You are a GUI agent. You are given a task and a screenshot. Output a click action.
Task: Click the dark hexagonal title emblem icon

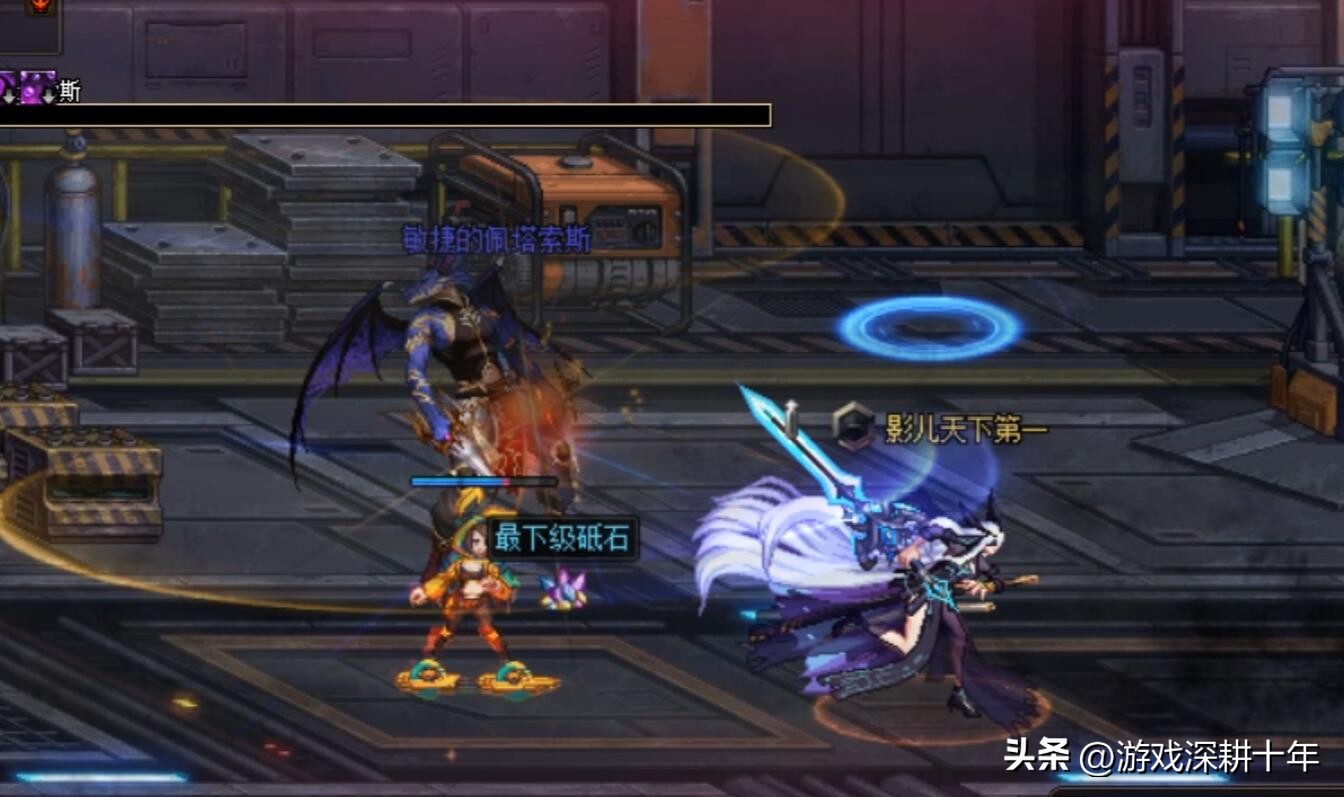click(x=853, y=426)
